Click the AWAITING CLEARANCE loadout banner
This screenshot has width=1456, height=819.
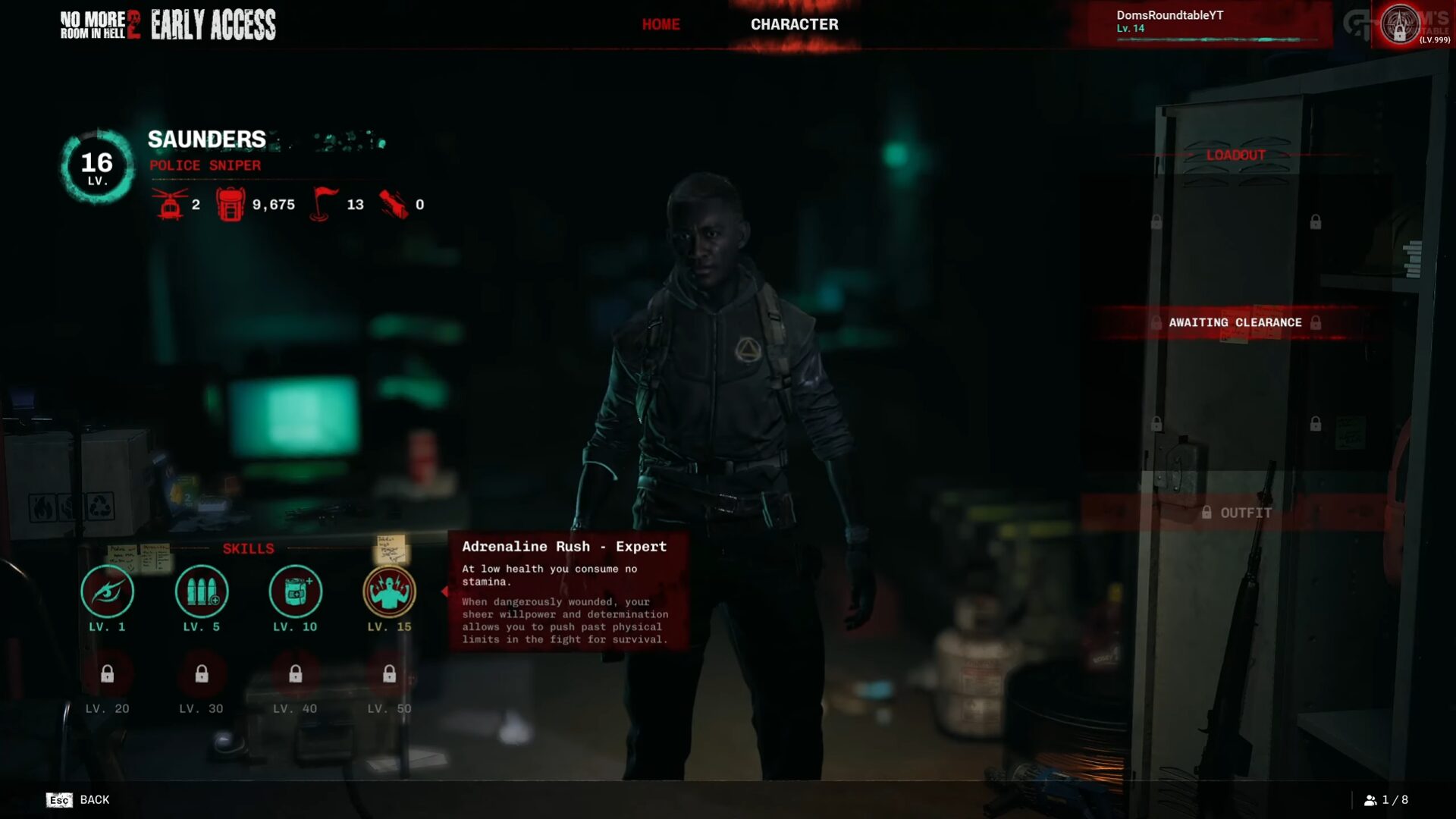point(1235,322)
